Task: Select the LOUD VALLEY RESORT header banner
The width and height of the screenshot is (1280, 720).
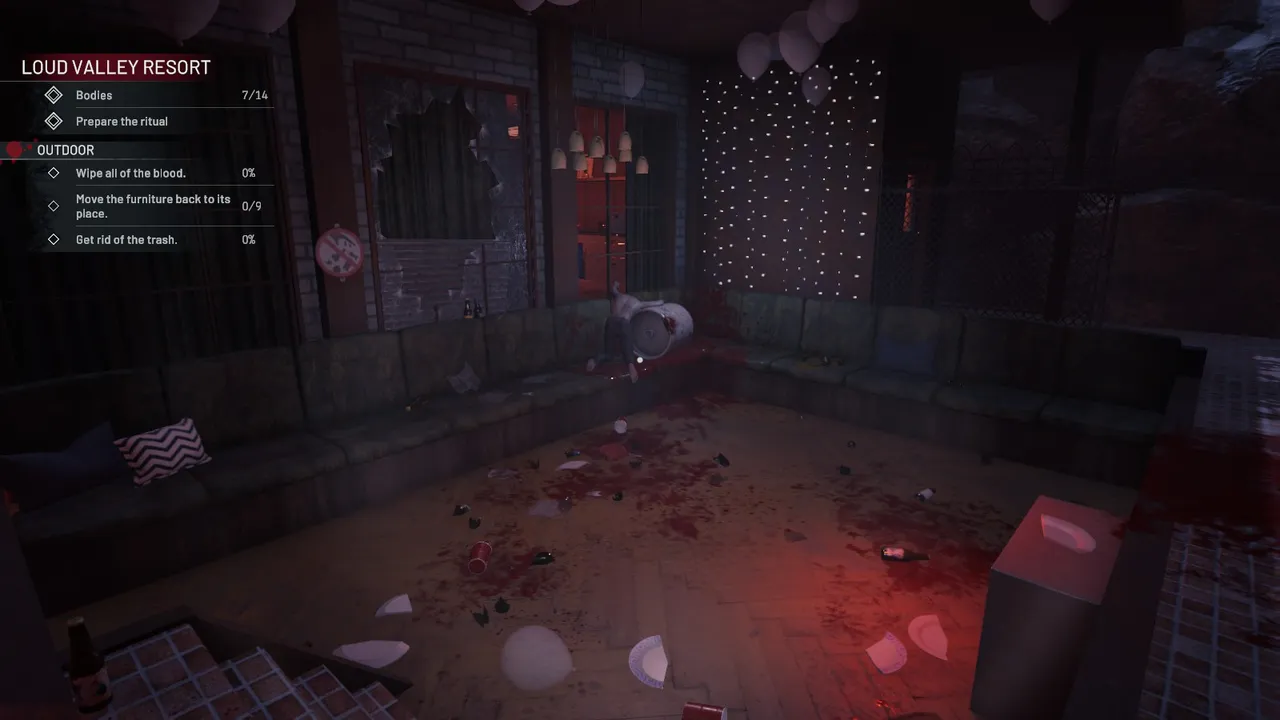Action: tap(115, 66)
